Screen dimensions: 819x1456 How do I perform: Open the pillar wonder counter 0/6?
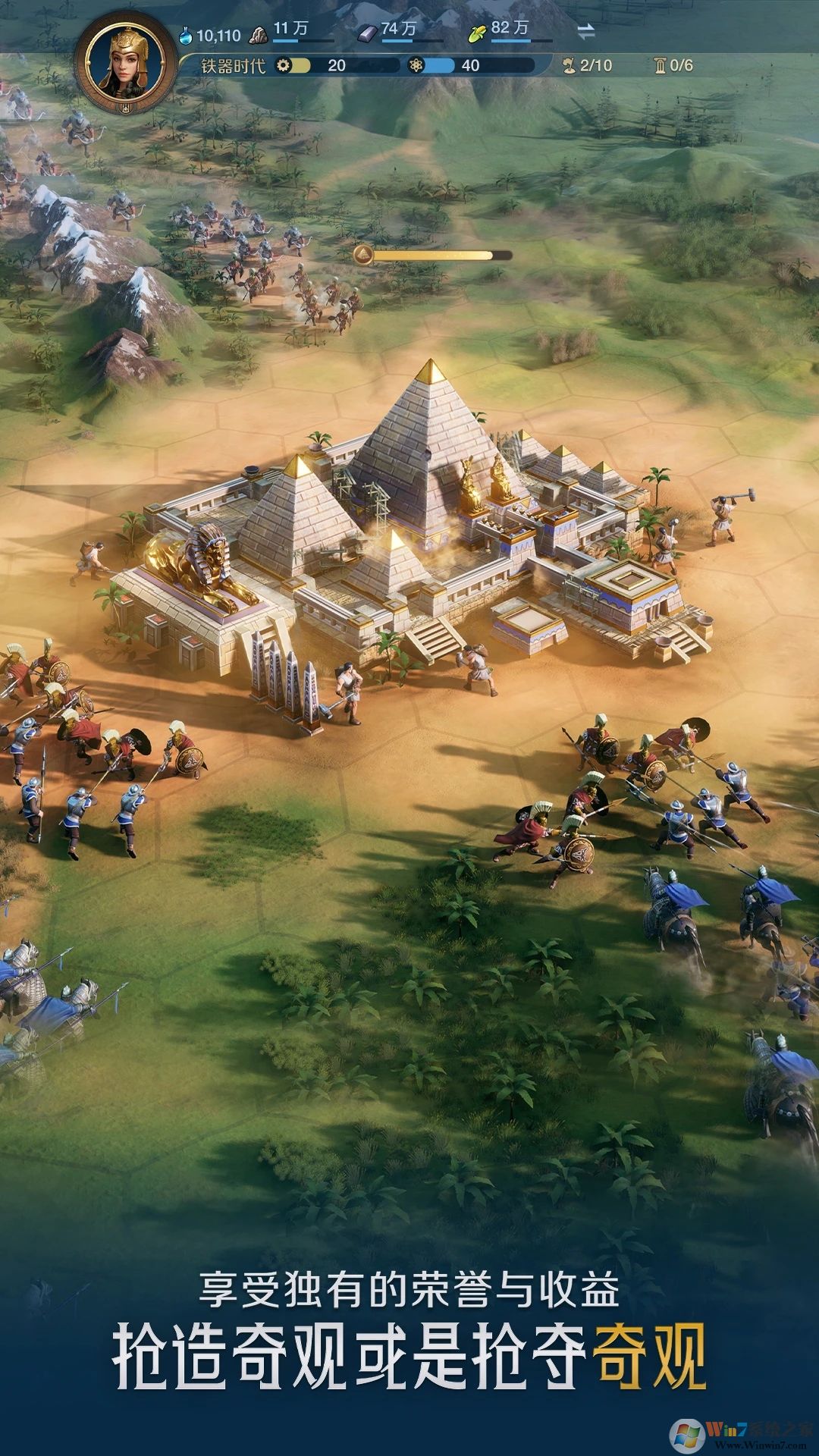tap(673, 65)
